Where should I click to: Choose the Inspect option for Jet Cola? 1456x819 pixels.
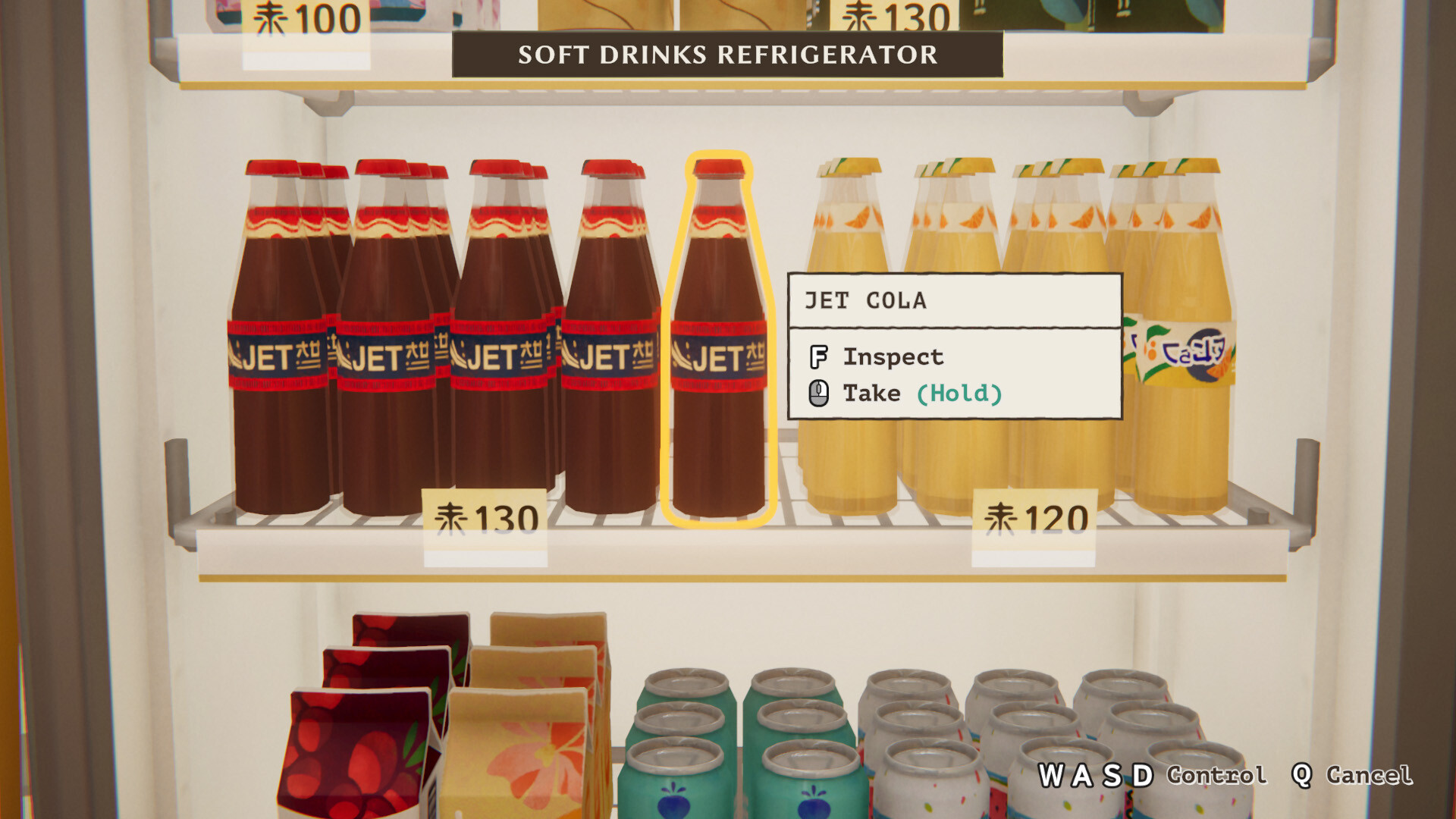tap(893, 356)
